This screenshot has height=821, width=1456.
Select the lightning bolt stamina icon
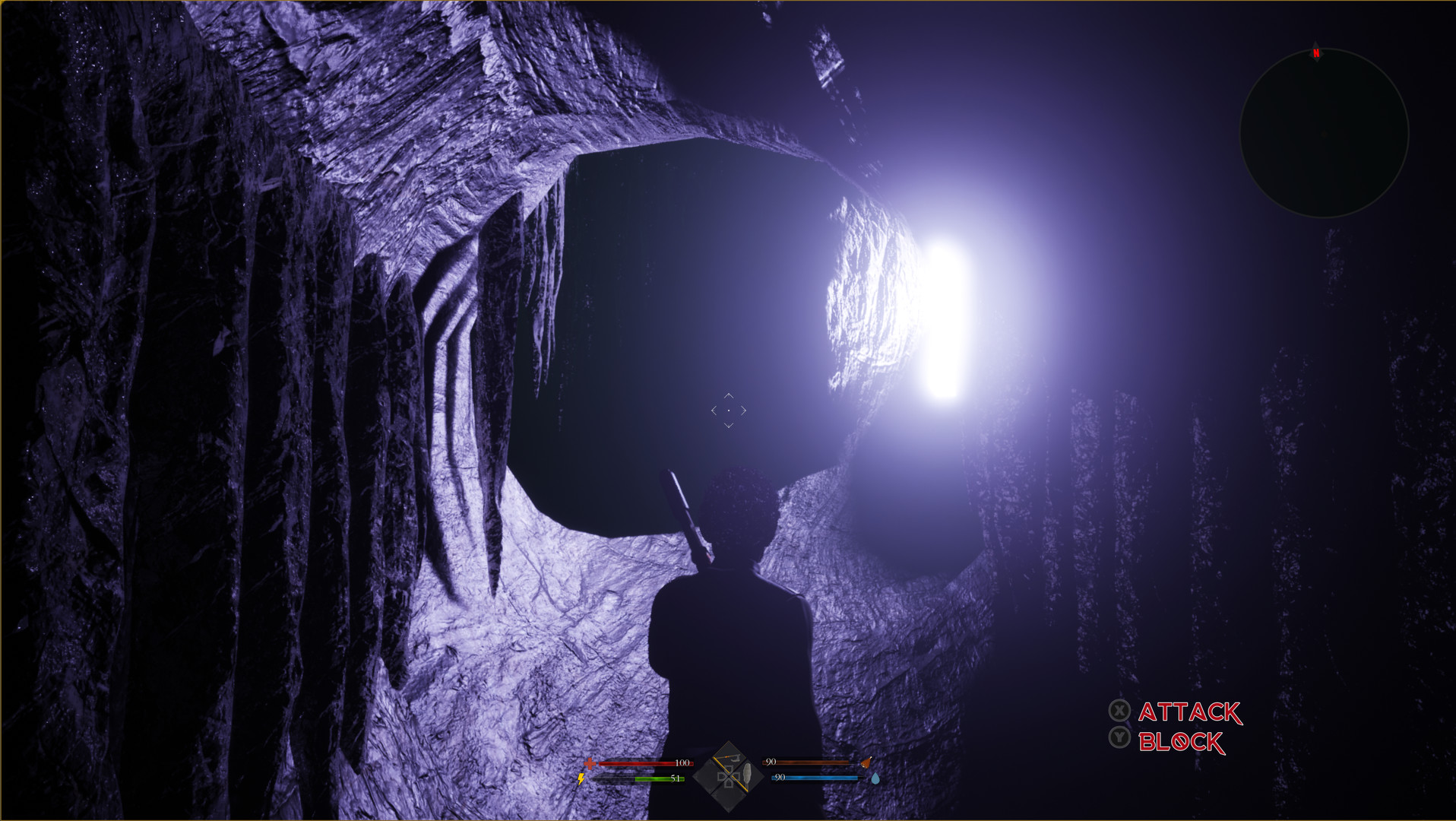click(x=581, y=778)
